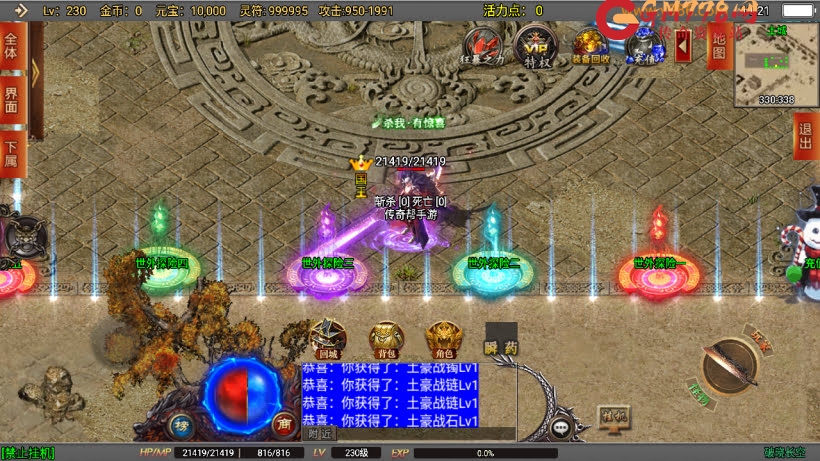Open the 地图 map button
Image resolution: width=820 pixels, height=461 pixels.
point(717,46)
